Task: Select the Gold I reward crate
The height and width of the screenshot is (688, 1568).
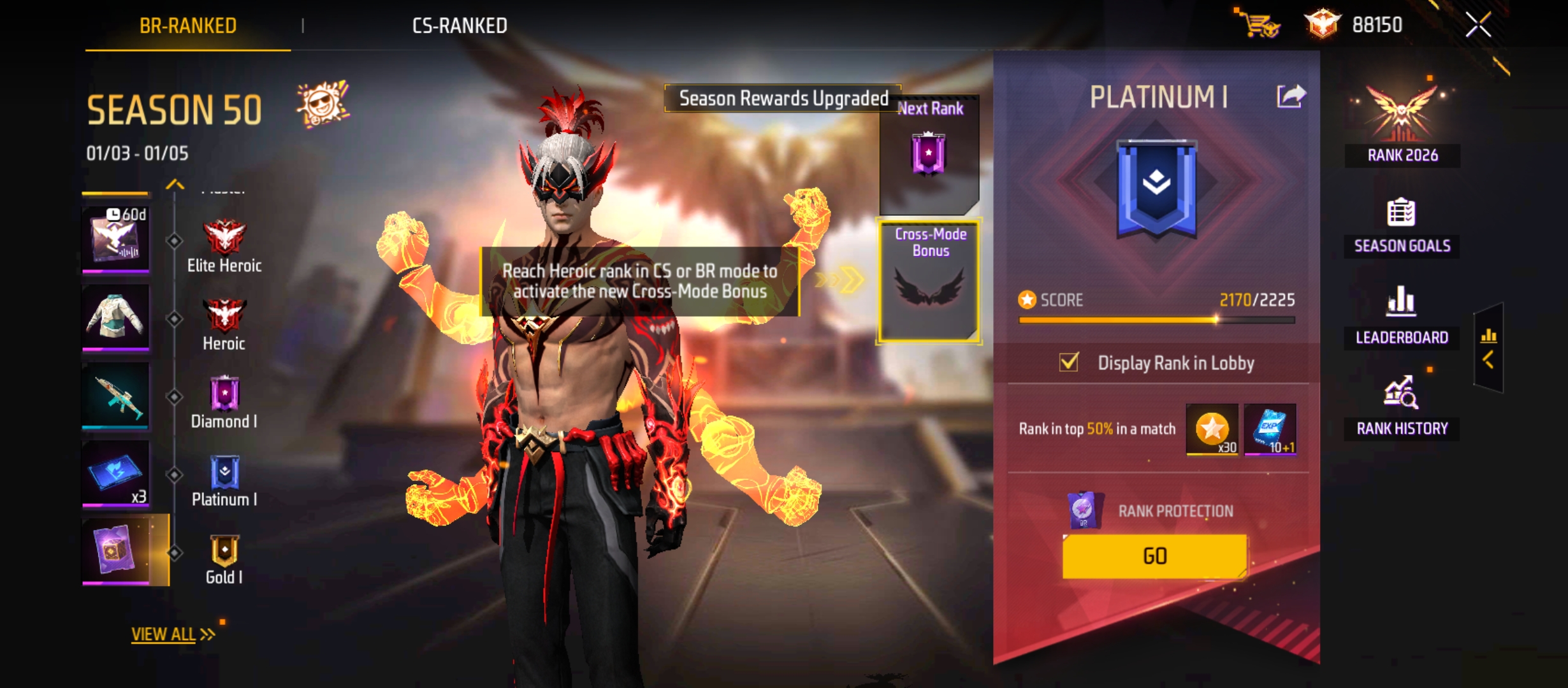Action: pos(116,549)
